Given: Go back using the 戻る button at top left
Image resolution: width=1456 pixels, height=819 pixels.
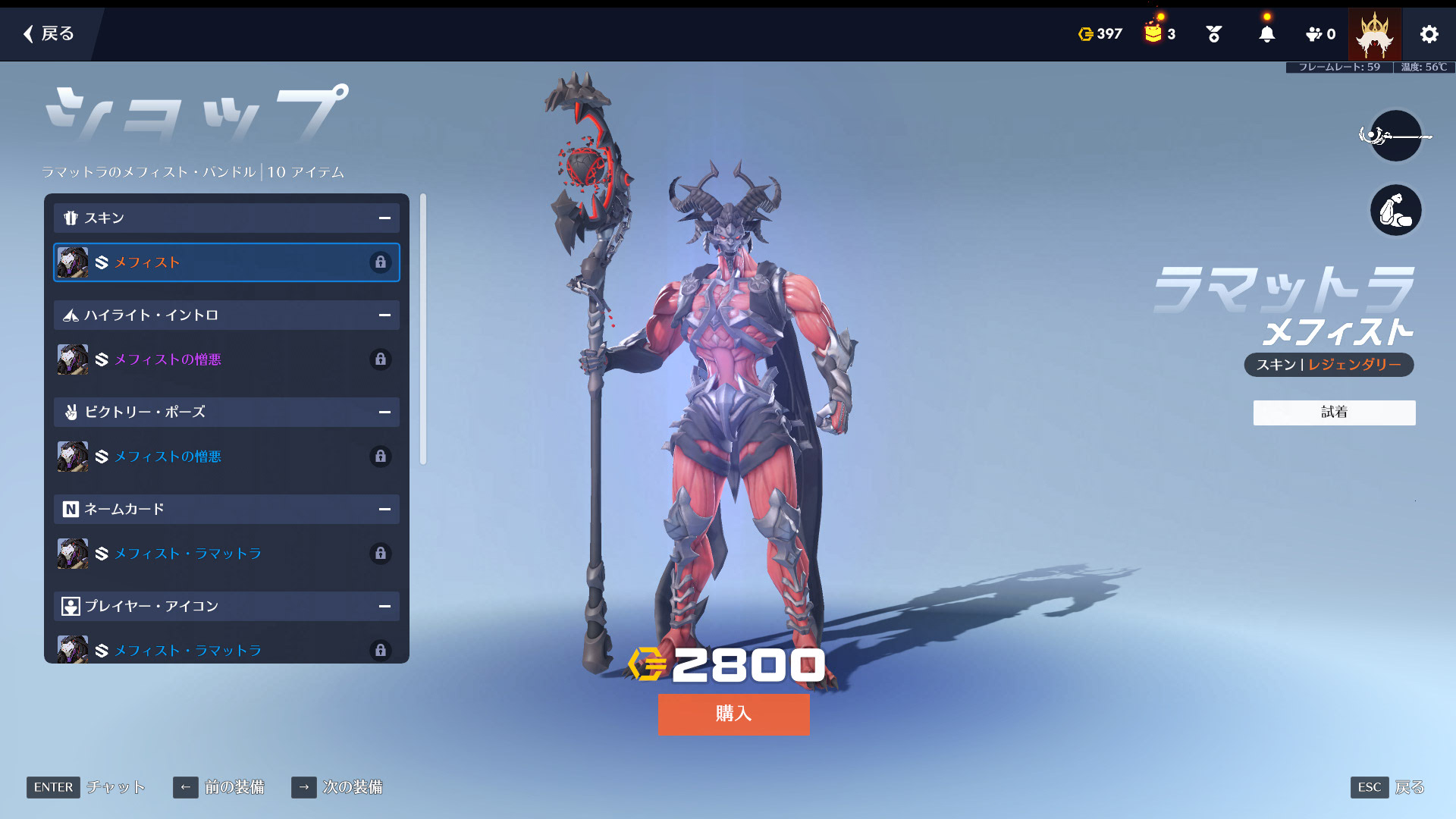Looking at the screenshot, I should point(49,33).
